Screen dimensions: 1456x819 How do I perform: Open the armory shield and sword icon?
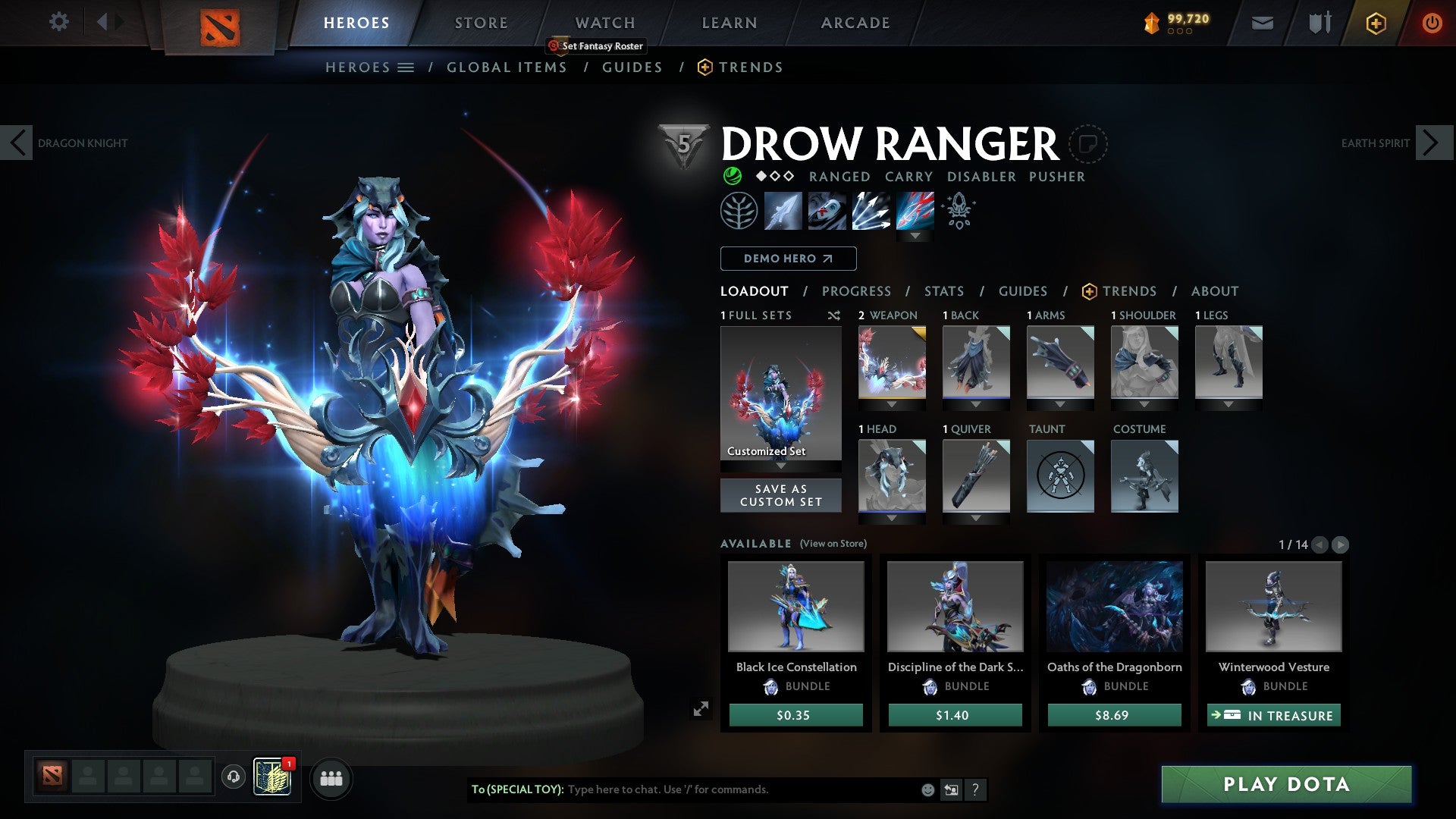tap(1319, 23)
